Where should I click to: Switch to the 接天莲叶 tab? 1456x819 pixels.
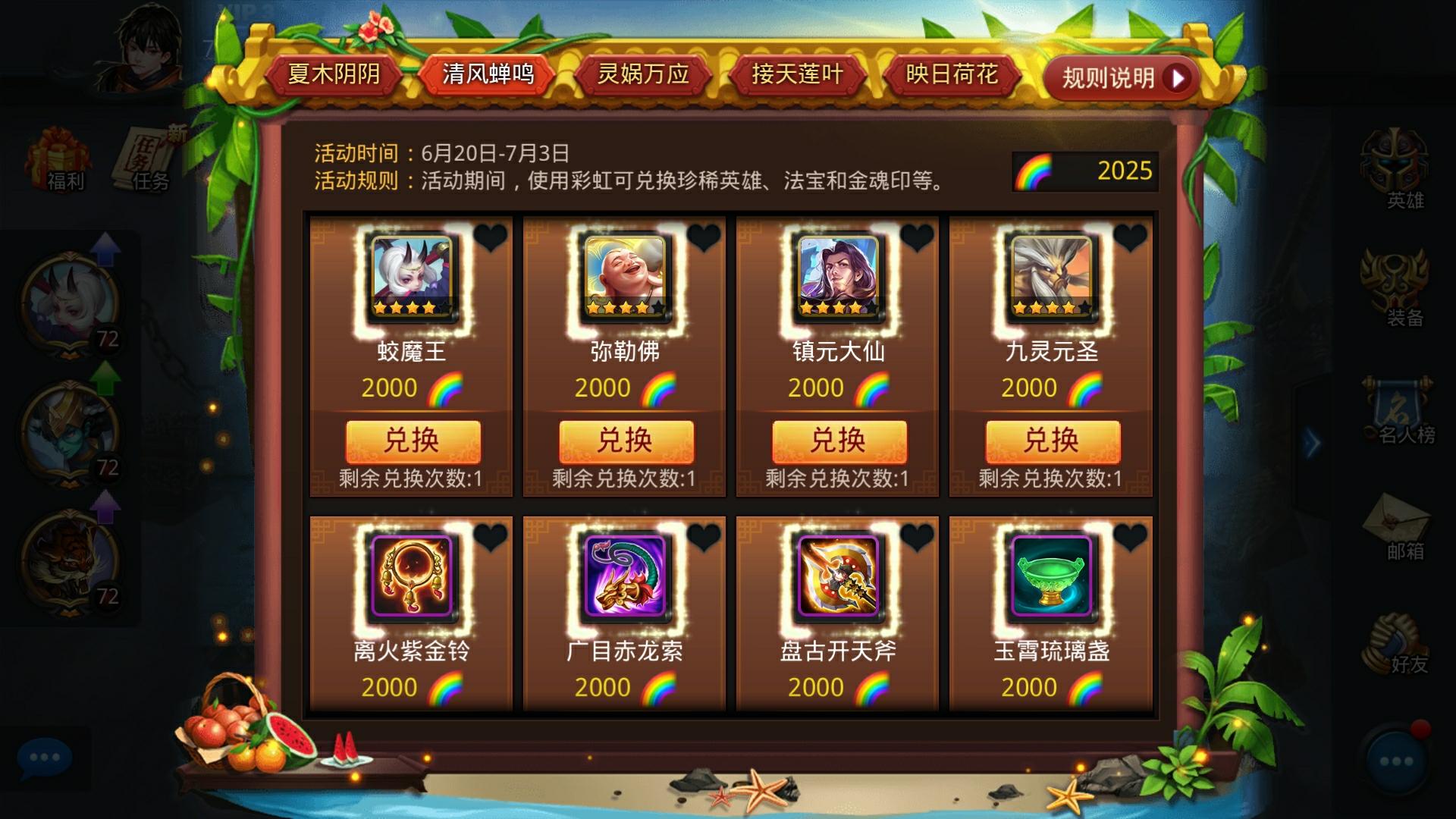pyautogui.click(x=797, y=75)
